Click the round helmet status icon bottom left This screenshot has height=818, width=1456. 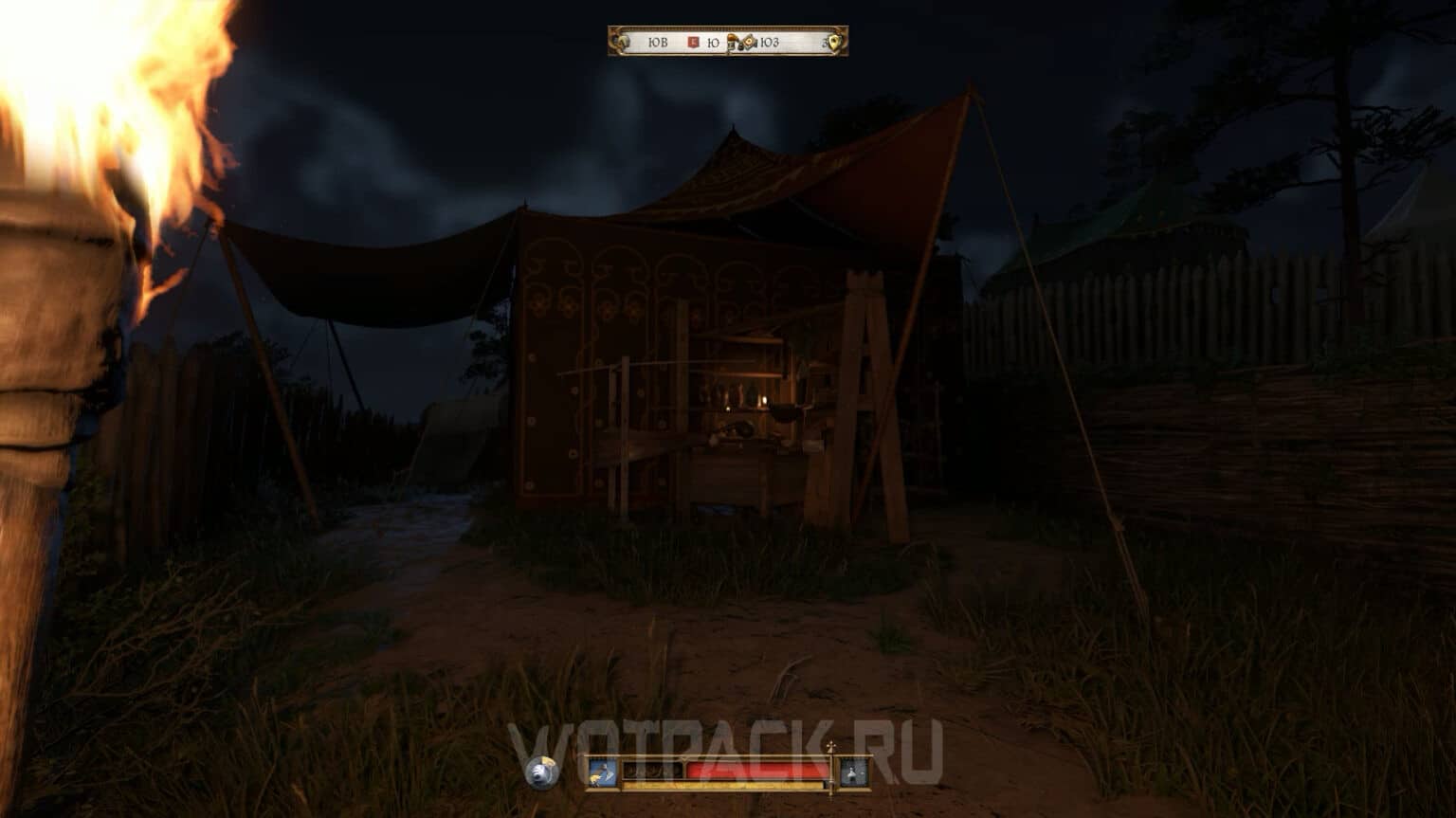540,772
